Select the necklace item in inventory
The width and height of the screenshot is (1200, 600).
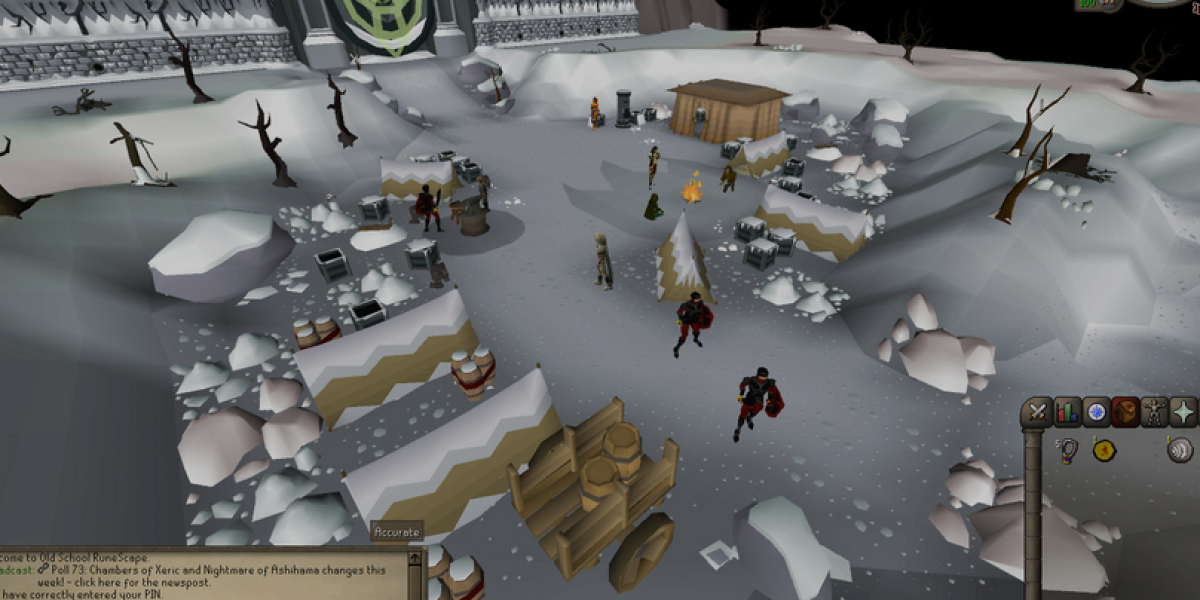click(x=1068, y=451)
